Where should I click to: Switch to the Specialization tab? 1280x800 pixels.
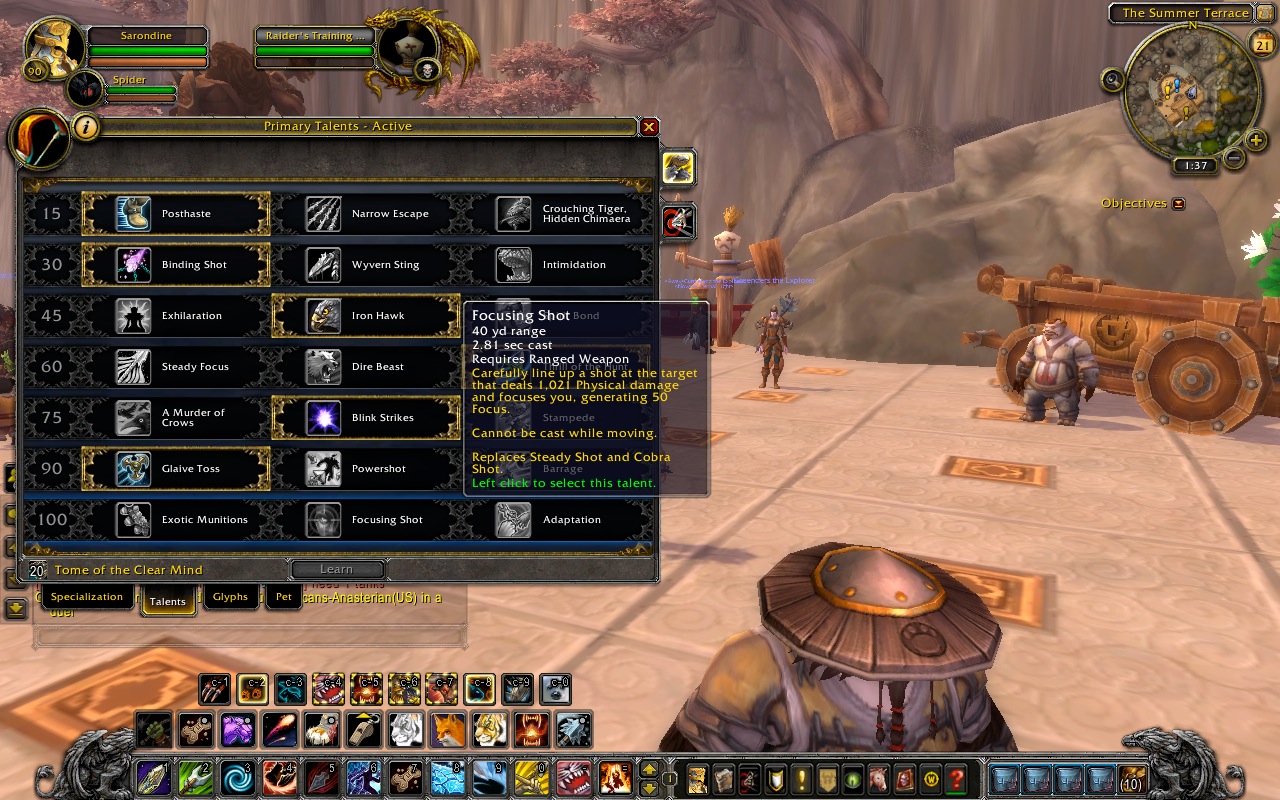tap(87, 598)
